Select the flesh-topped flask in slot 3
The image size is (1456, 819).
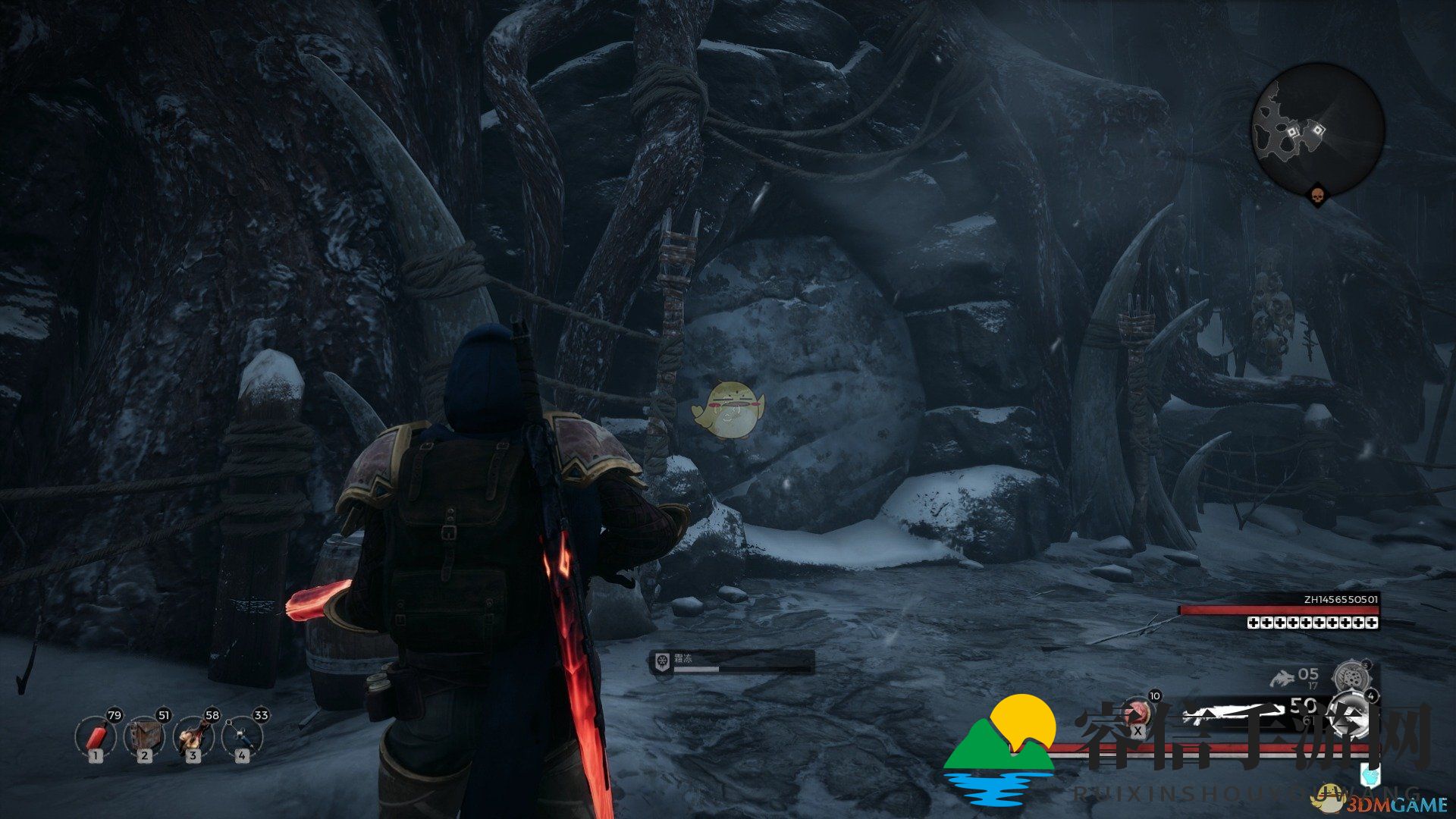(x=193, y=737)
